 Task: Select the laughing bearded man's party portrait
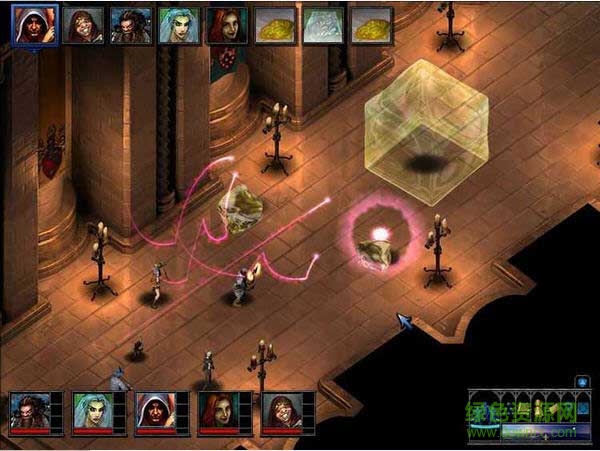[282, 411]
